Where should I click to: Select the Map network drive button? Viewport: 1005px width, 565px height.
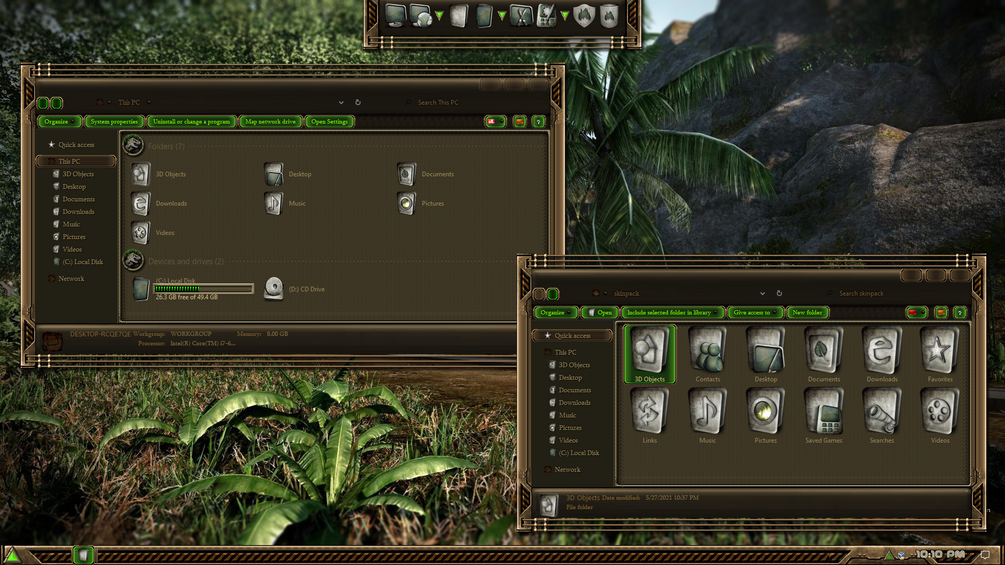coord(270,122)
